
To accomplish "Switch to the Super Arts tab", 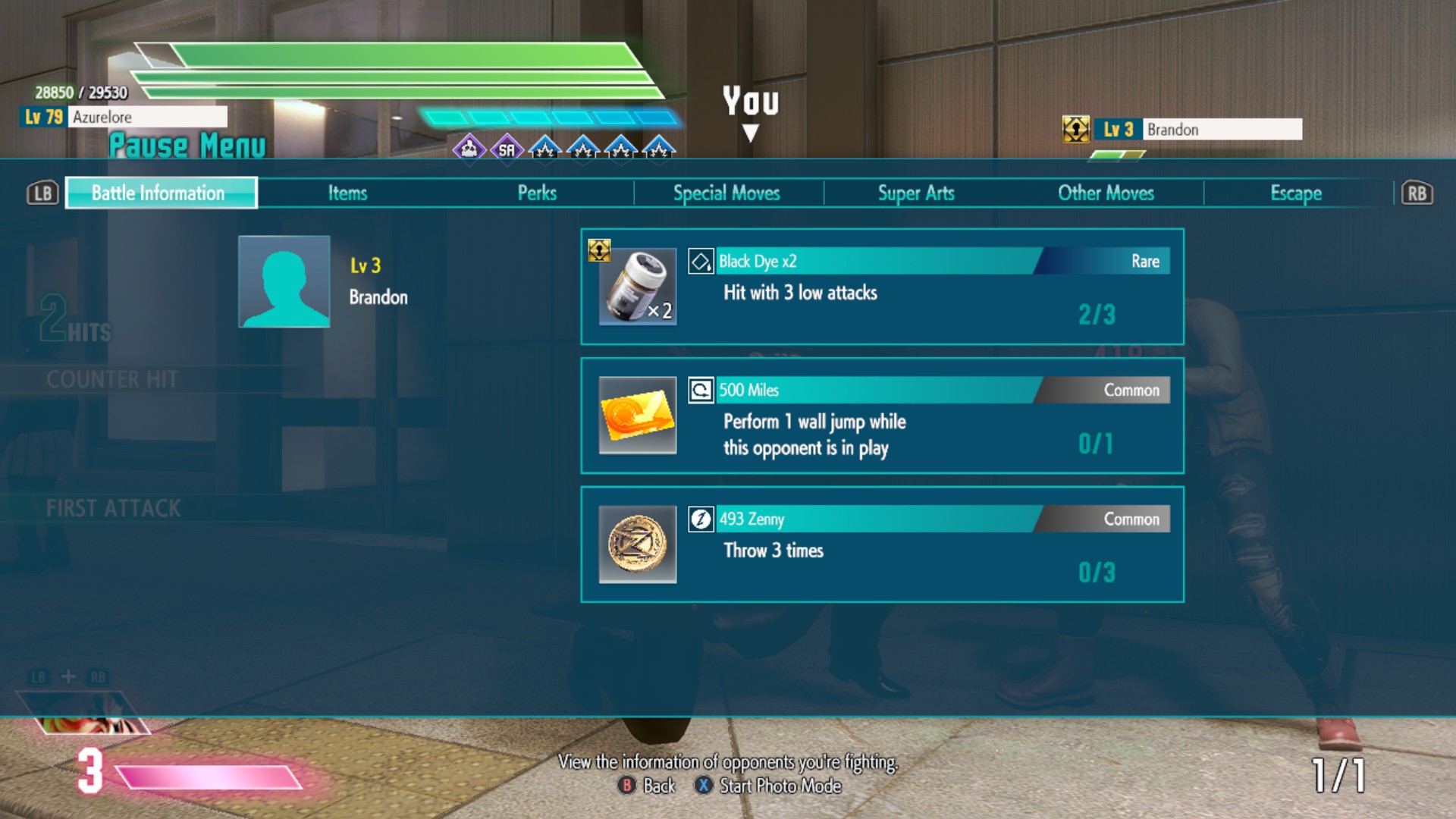I will 916,193.
